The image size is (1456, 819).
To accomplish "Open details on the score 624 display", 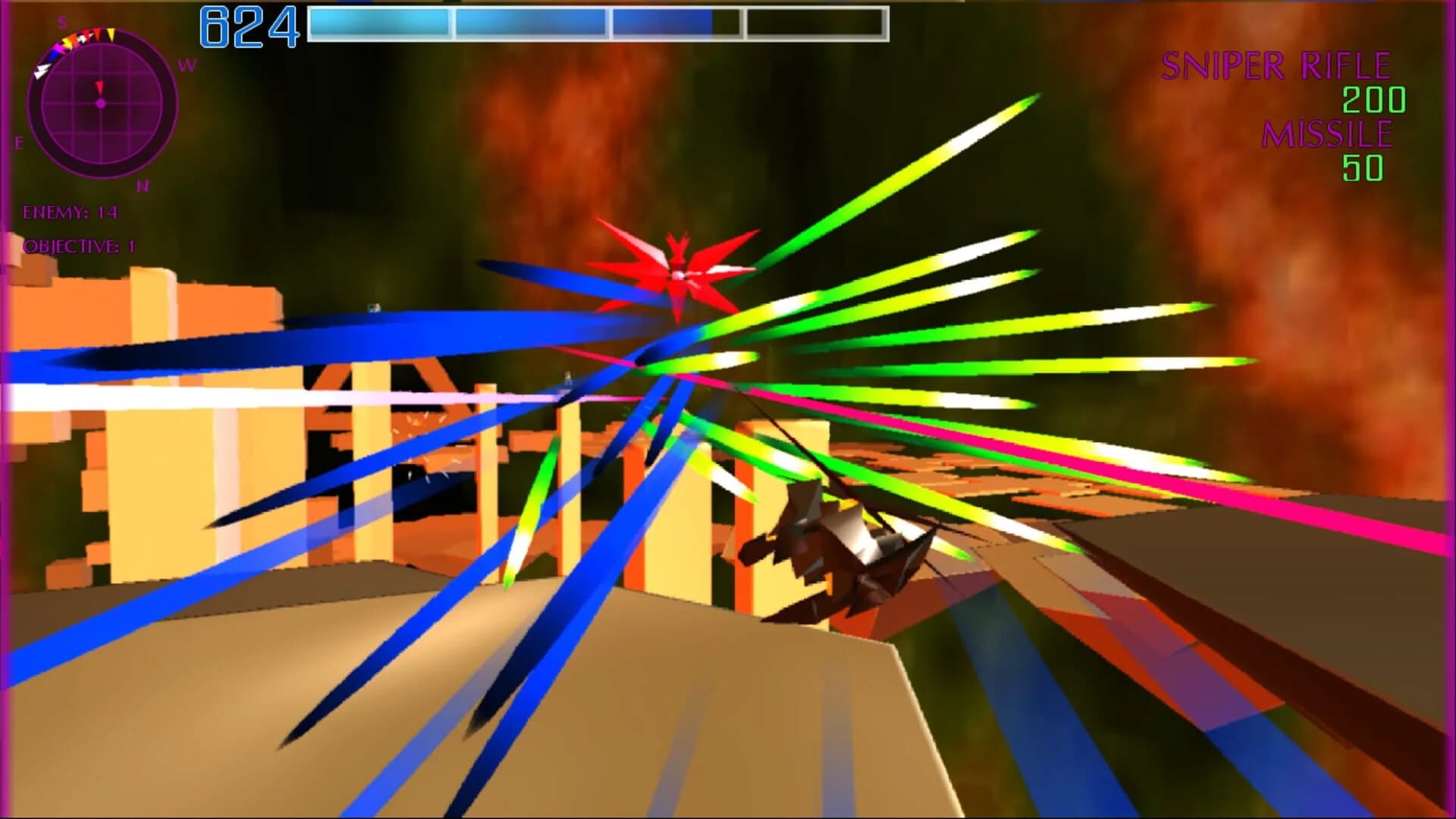I will (x=250, y=24).
